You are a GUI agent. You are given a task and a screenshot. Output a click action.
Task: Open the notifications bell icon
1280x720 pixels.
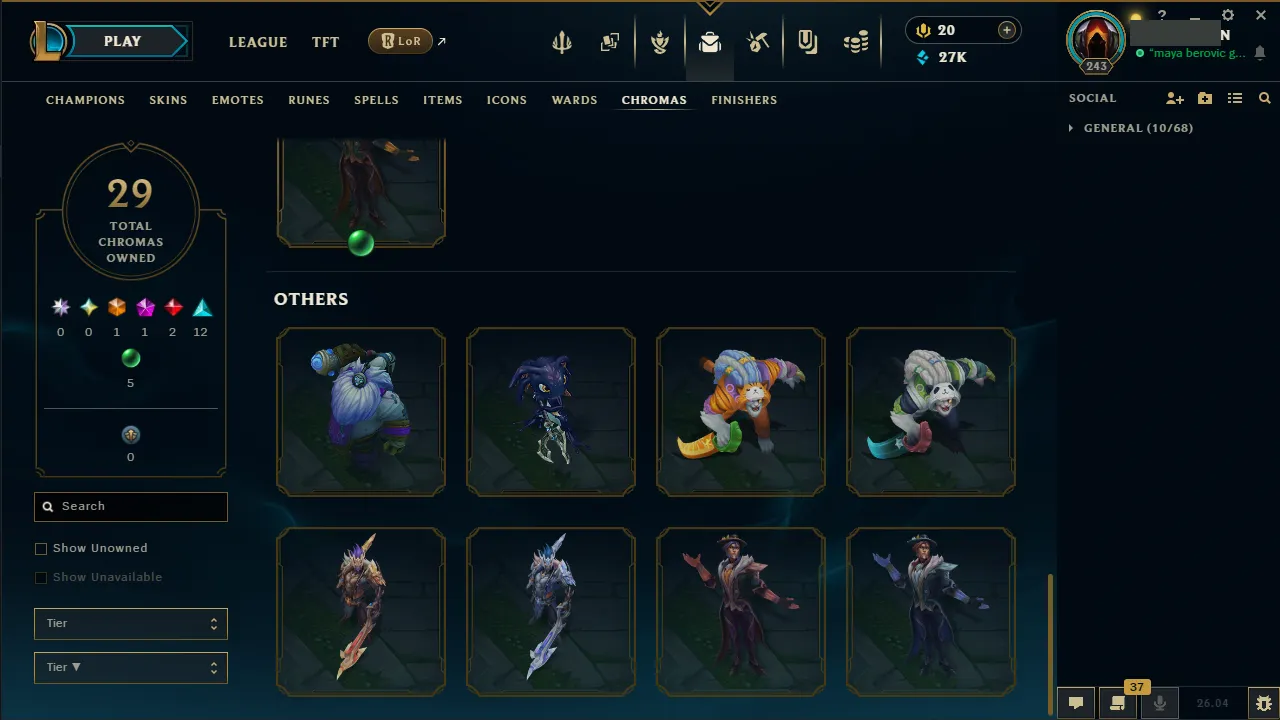click(1260, 53)
